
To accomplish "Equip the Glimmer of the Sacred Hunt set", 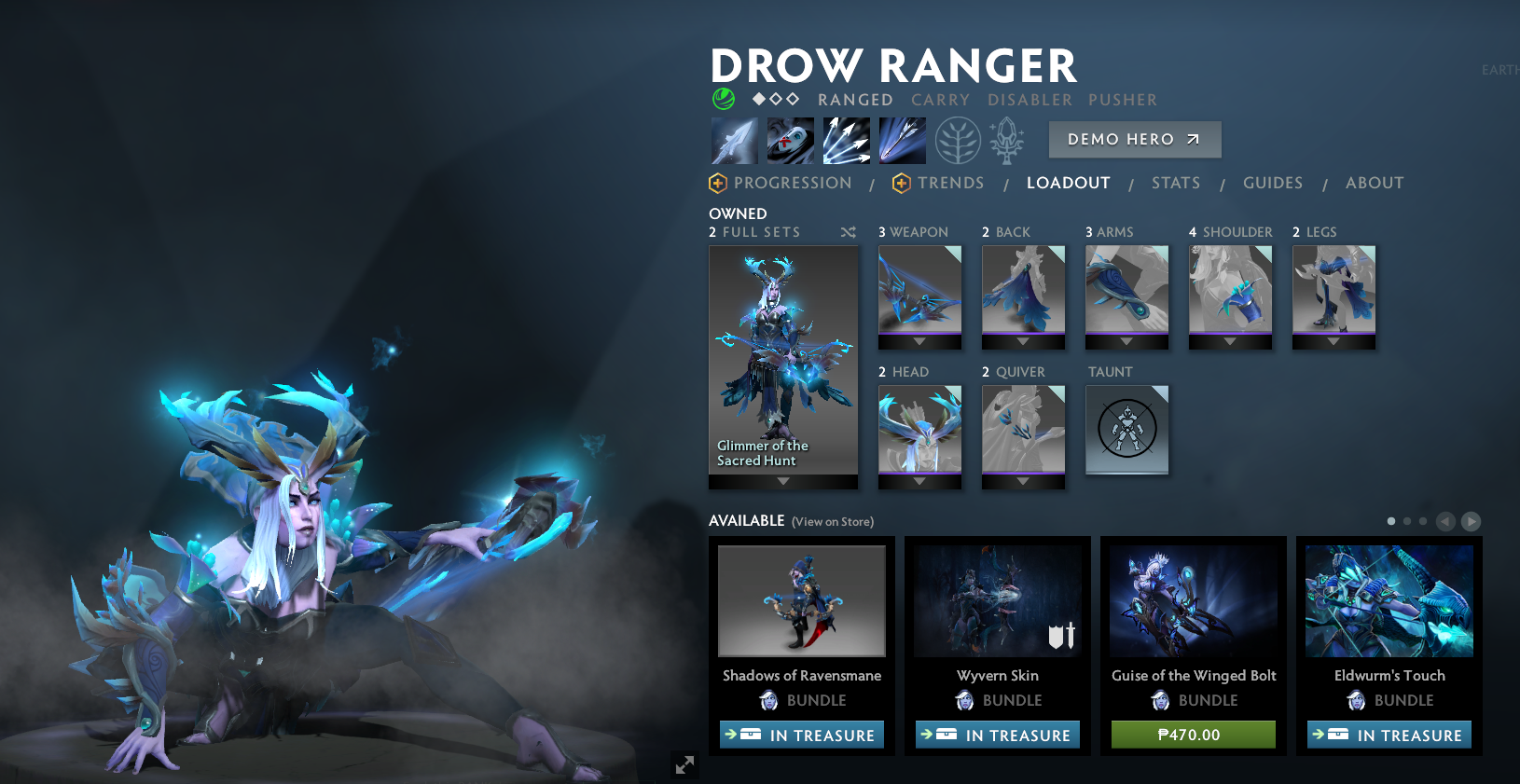I will pos(782,364).
